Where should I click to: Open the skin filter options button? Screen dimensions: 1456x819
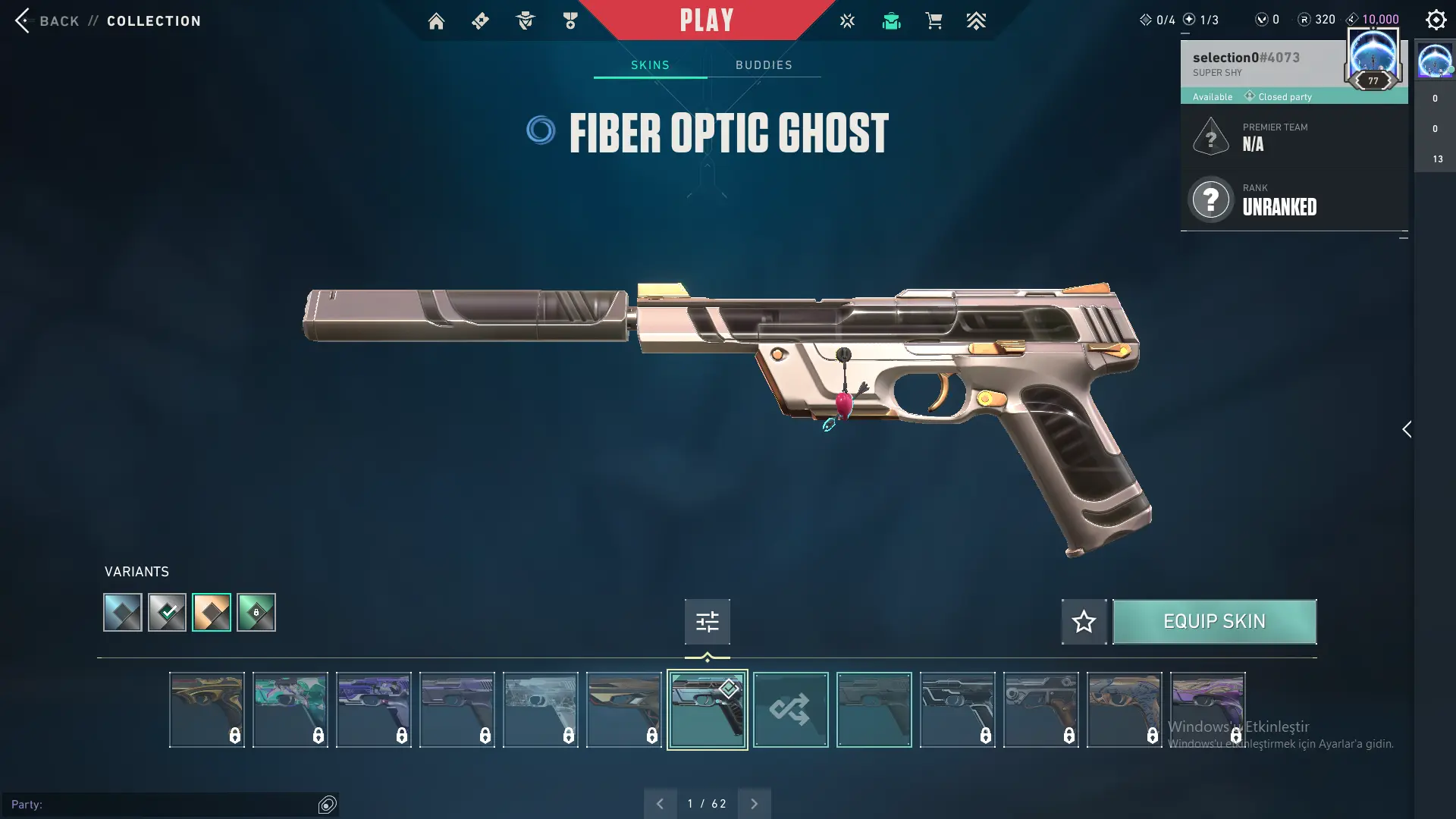[707, 622]
